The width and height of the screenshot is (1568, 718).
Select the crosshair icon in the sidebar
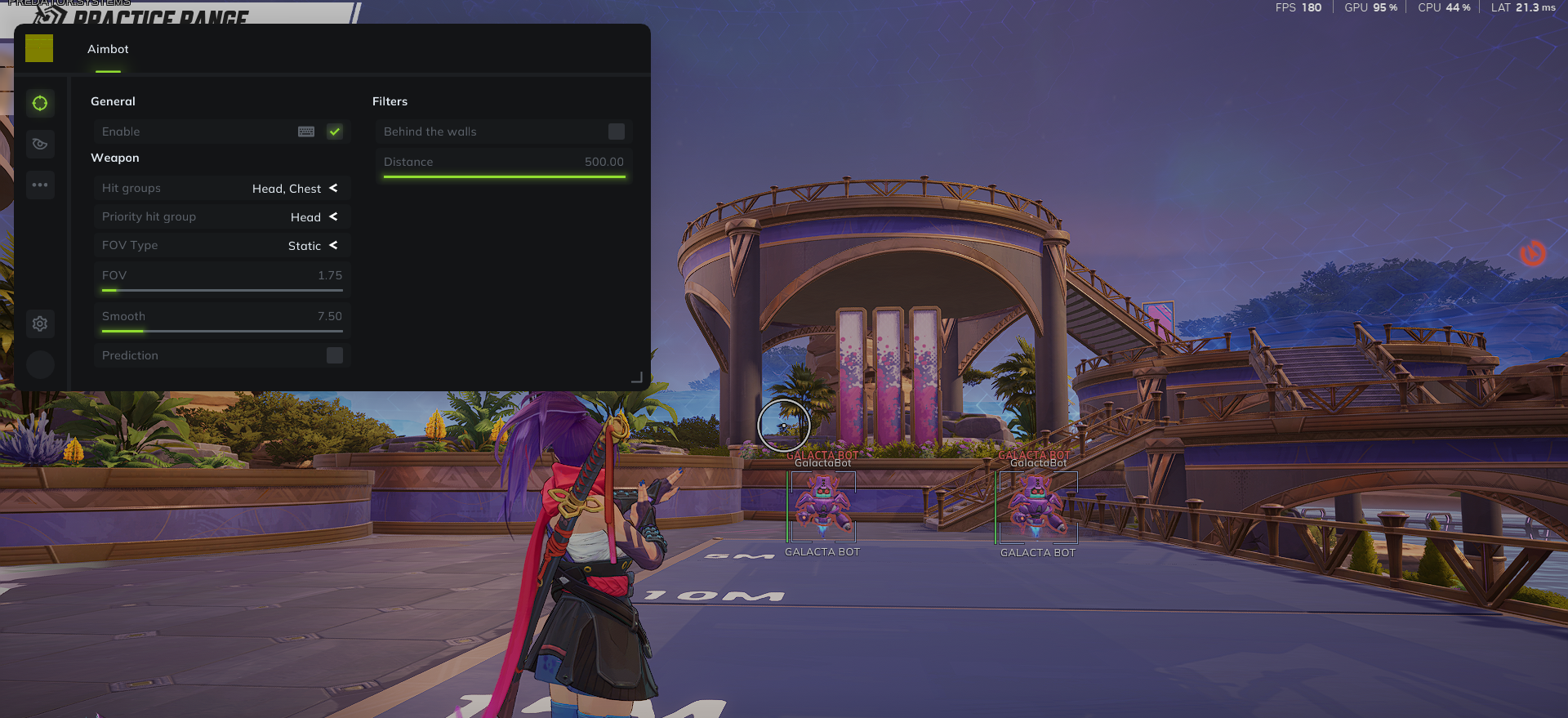pyautogui.click(x=40, y=103)
